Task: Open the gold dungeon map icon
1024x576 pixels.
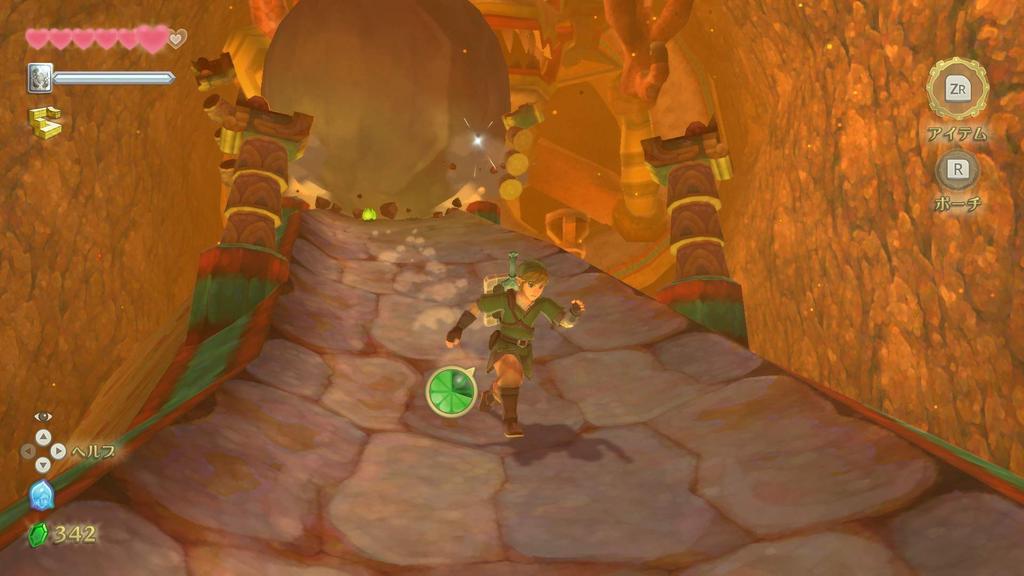Action: coord(44,121)
